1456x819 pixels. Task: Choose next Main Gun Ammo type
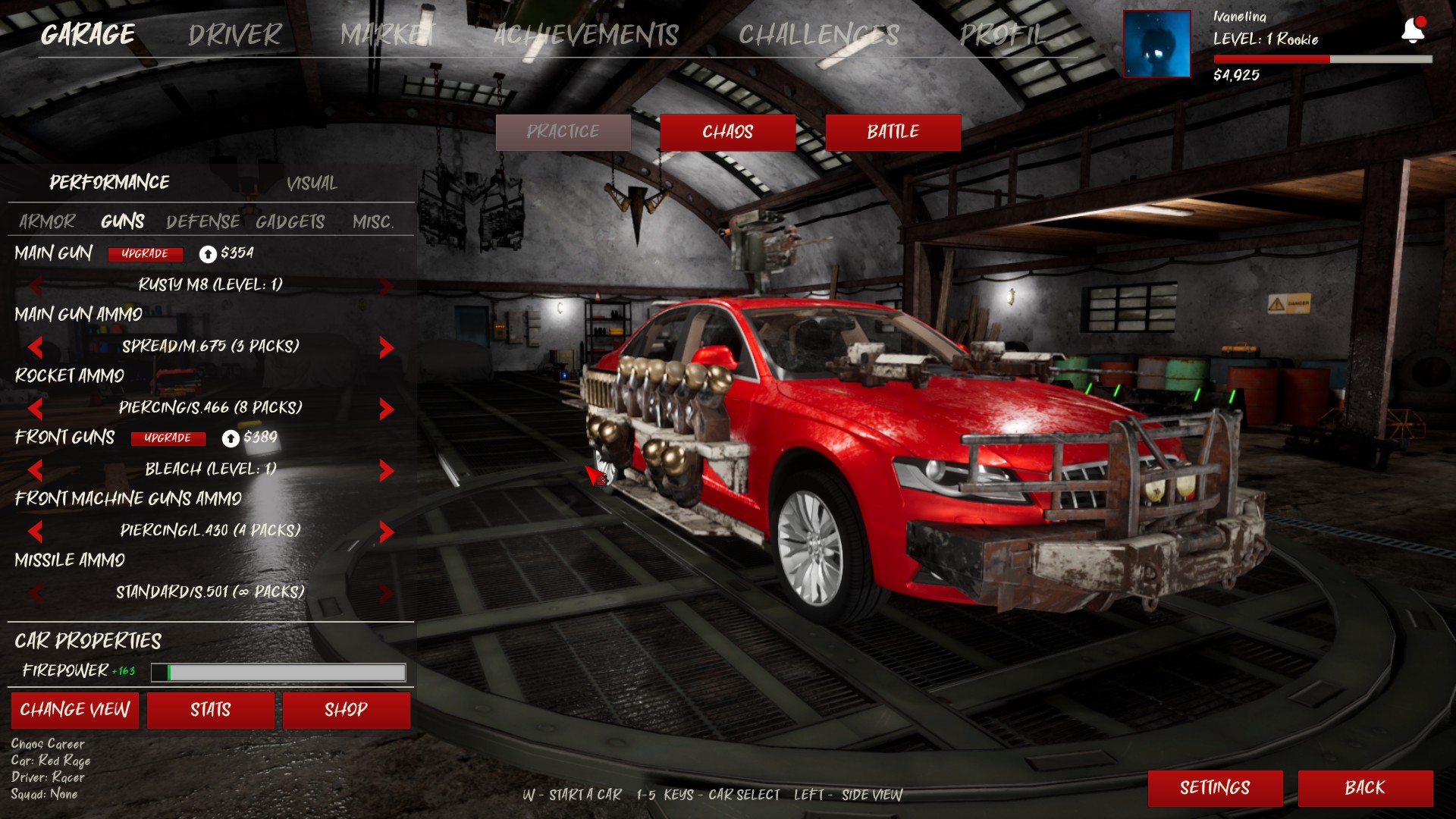386,347
